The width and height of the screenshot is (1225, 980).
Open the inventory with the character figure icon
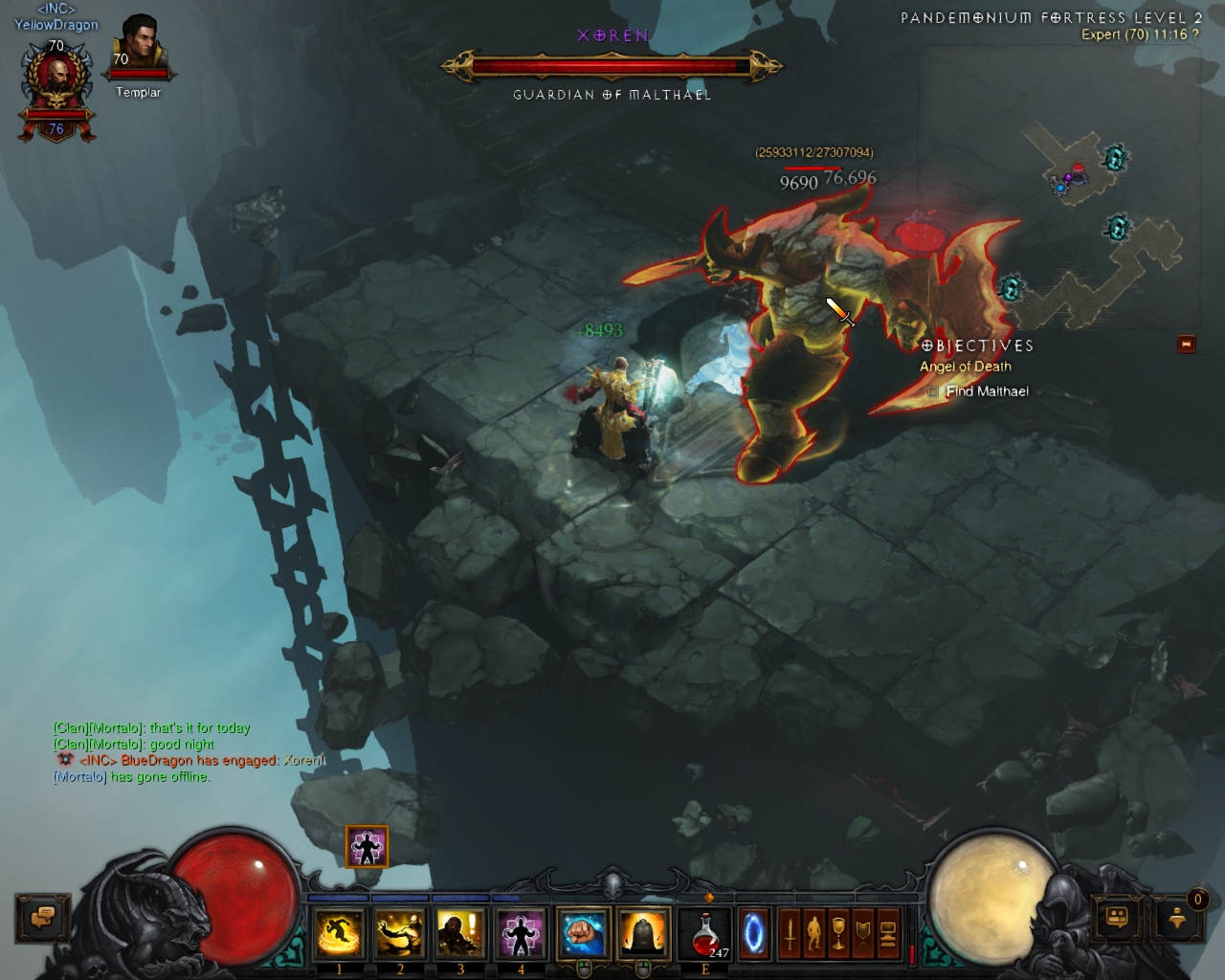pos(814,933)
